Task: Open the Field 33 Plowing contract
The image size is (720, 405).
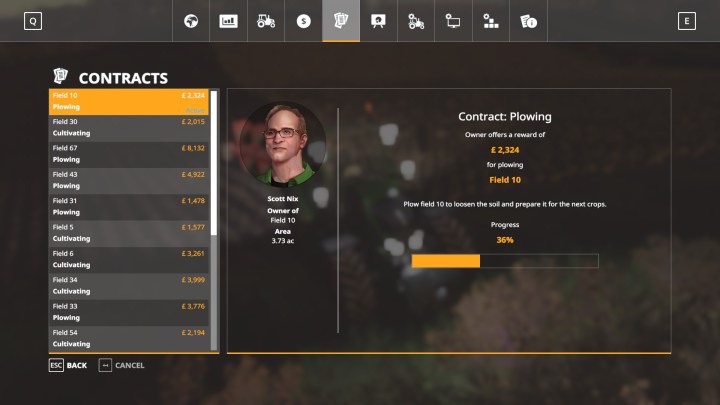Action: 130,311
